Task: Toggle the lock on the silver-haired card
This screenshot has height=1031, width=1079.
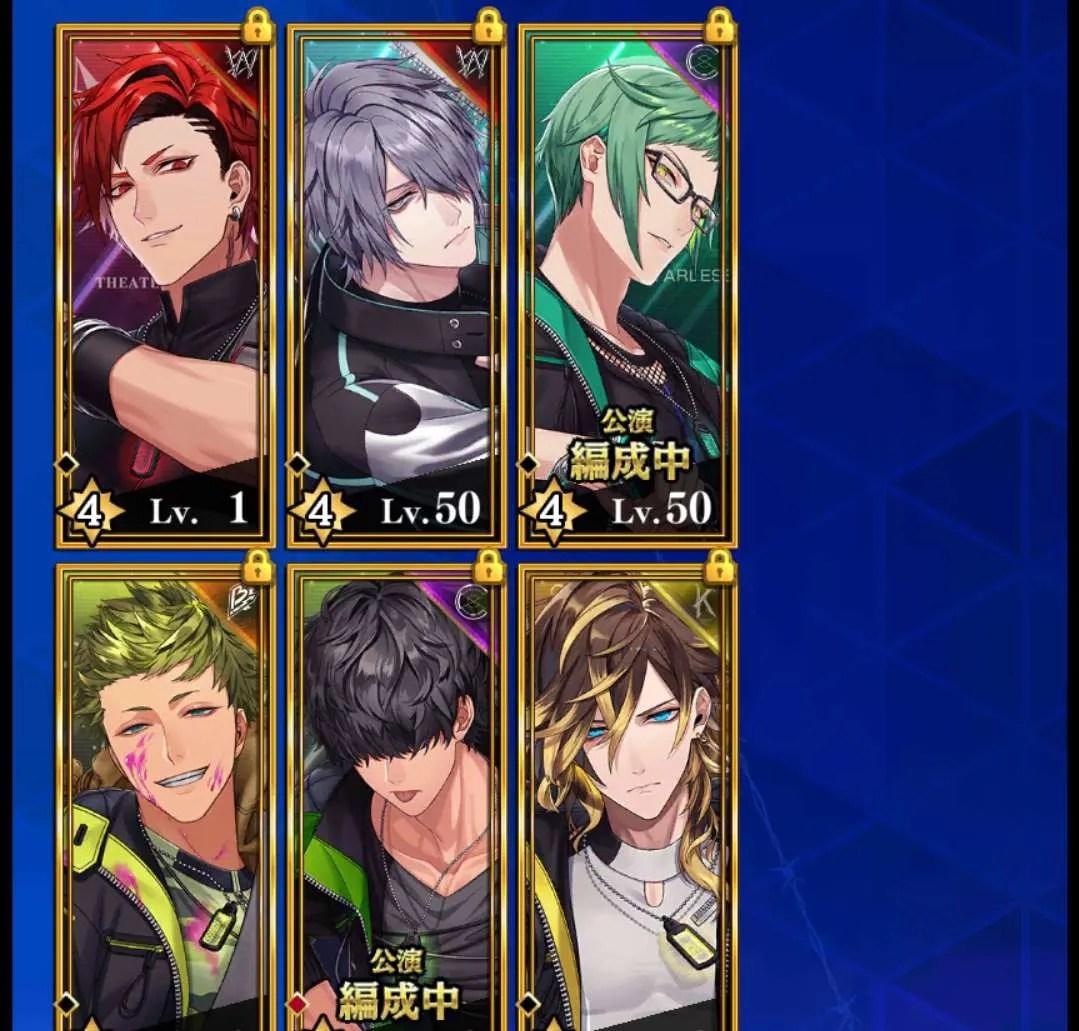Action: tap(488, 26)
